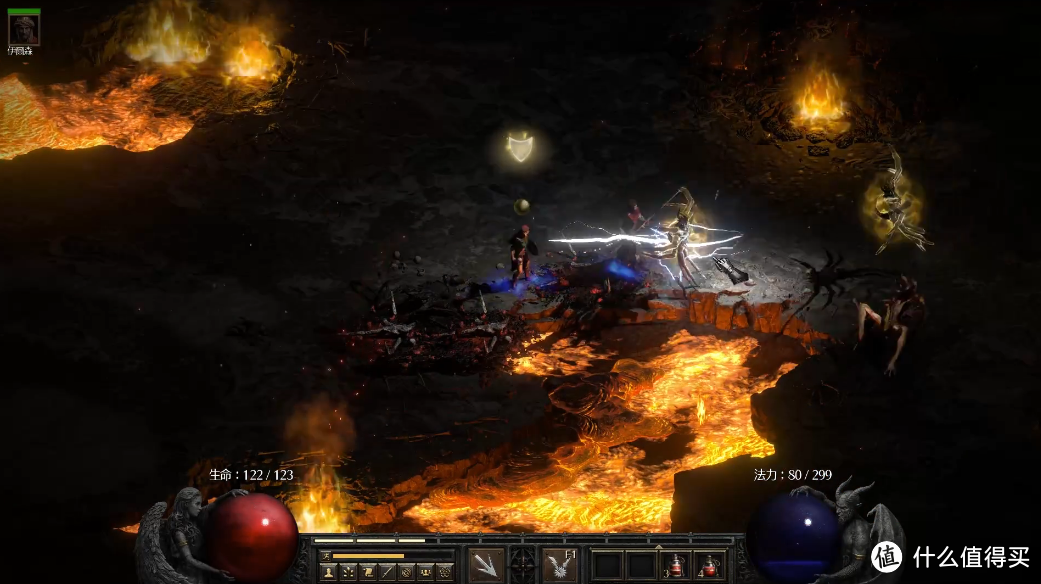Click the mercenary portrait
The width and height of the screenshot is (1041, 584).
pyautogui.click(x=23, y=30)
